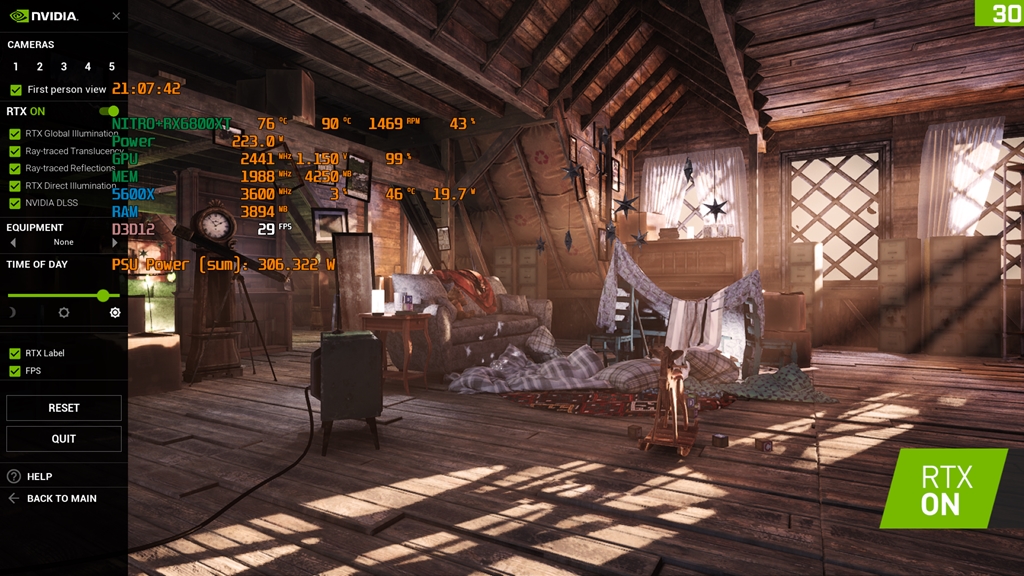Toggle the First person view checkbox
The image size is (1024, 576).
(x=16, y=90)
